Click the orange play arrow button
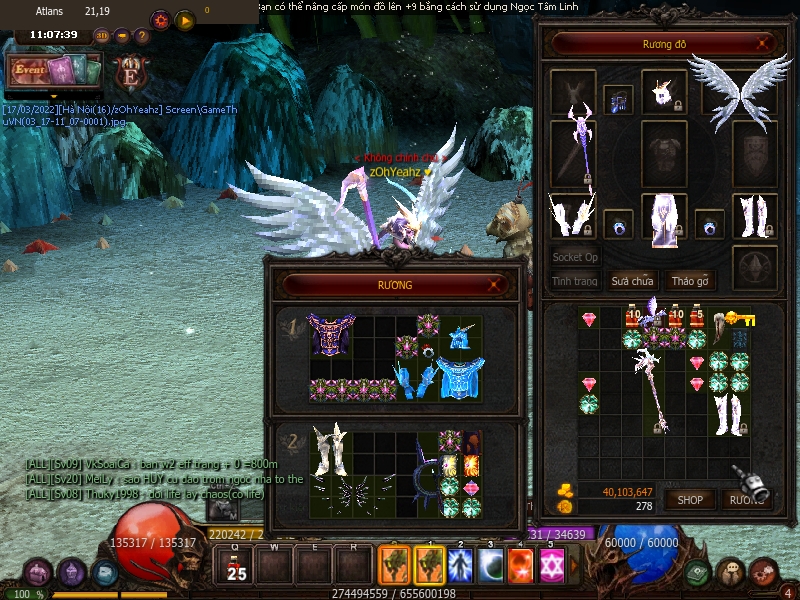This screenshot has height=600, width=800. [x=184, y=20]
